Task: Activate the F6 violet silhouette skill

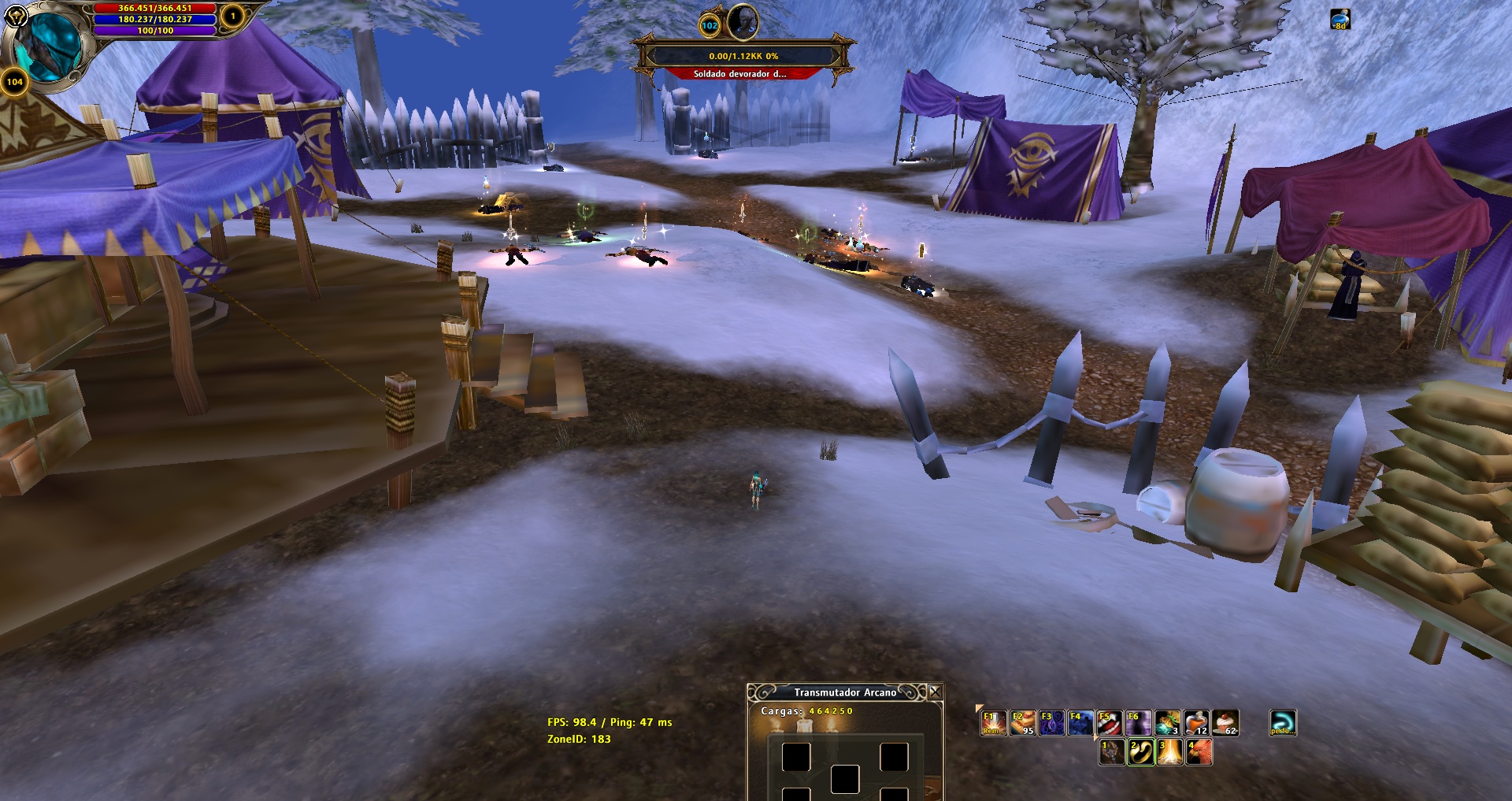Action: coord(1139,722)
